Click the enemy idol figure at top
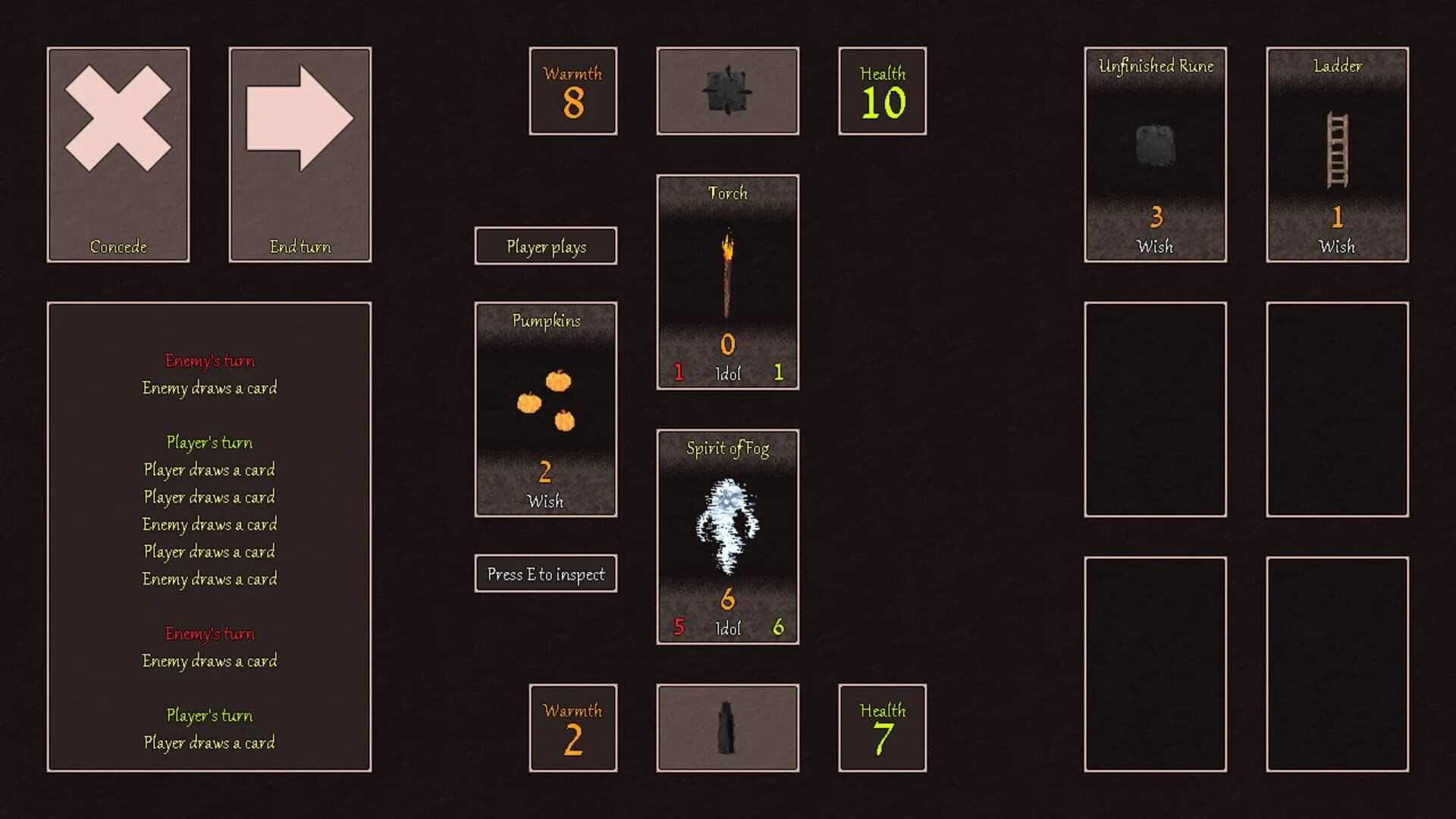The width and height of the screenshot is (1456, 819). point(727,90)
